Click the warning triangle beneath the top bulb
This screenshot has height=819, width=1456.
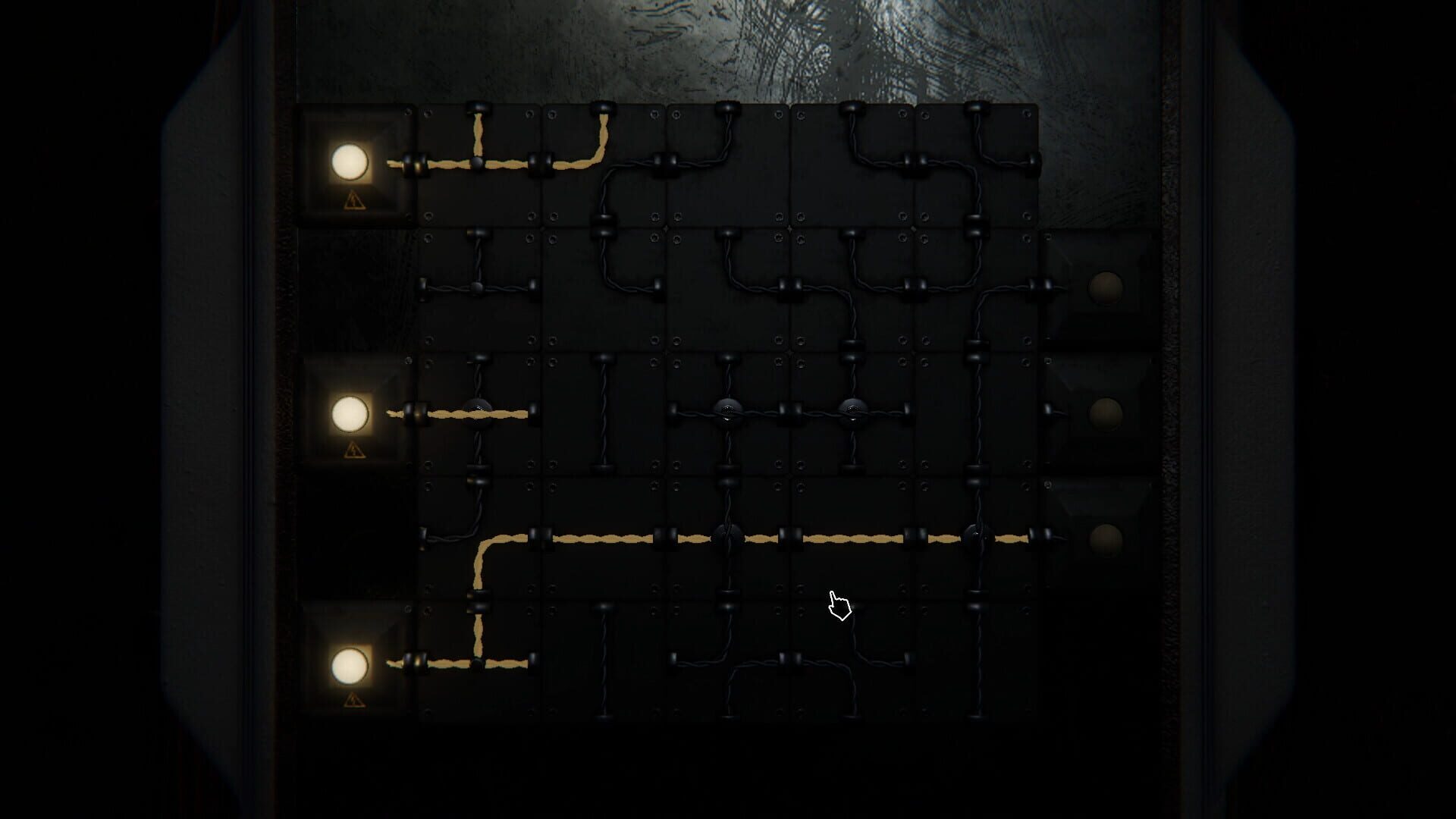coord(353,201)
